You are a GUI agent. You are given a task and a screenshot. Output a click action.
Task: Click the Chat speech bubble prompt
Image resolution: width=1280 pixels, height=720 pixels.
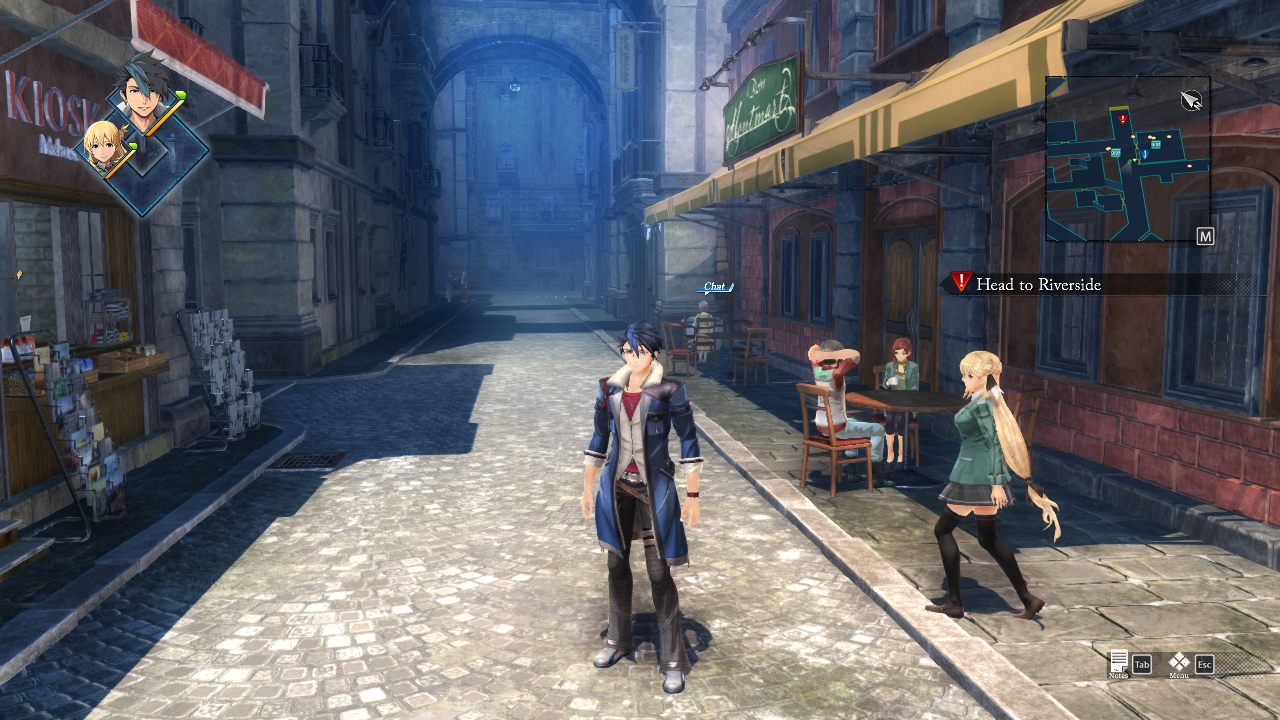click(714, 287)
